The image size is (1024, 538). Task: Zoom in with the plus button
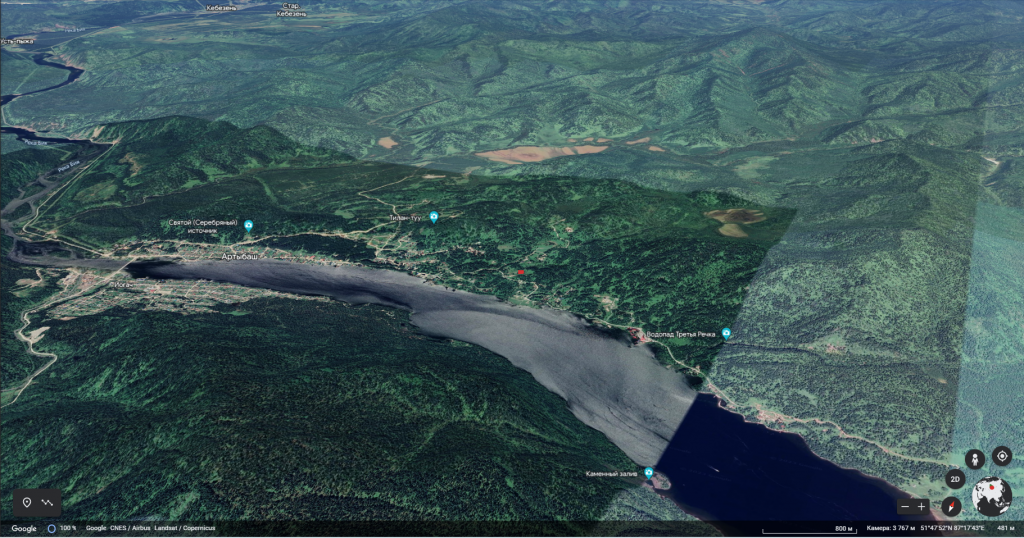[922, 507]
